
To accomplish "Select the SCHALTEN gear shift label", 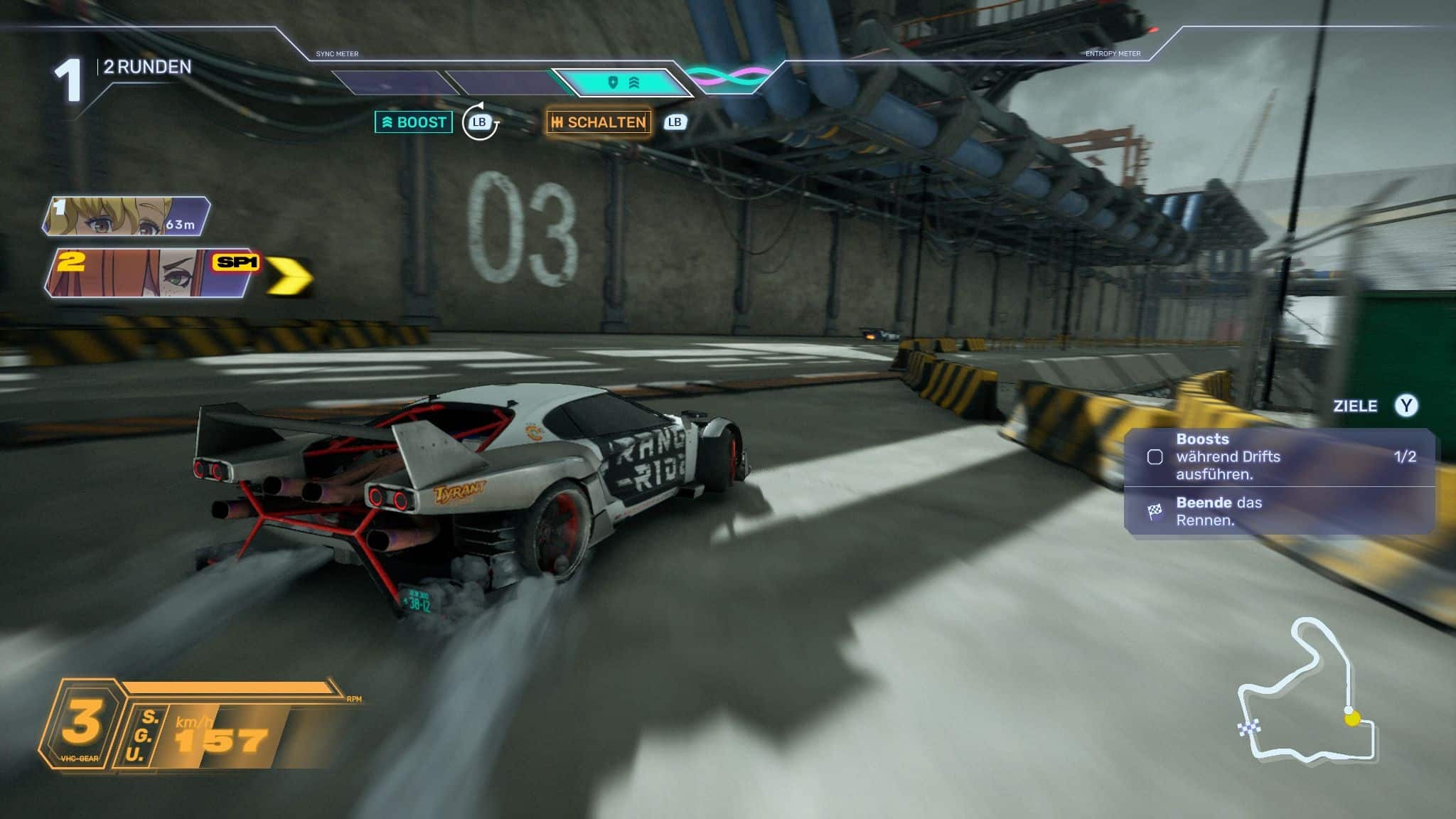I will click(599, 122).
